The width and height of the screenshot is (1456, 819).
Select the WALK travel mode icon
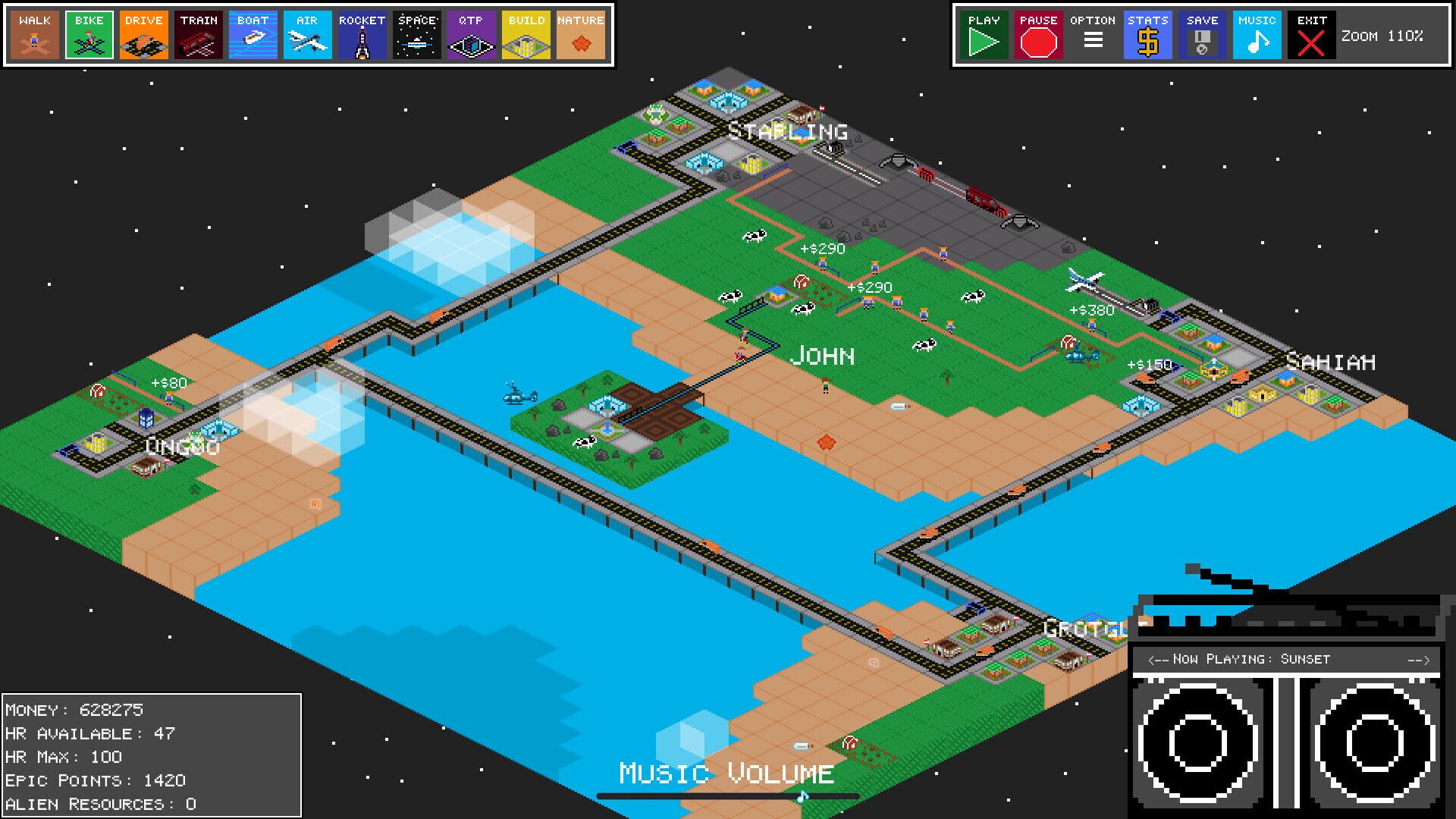pos(33,34)
